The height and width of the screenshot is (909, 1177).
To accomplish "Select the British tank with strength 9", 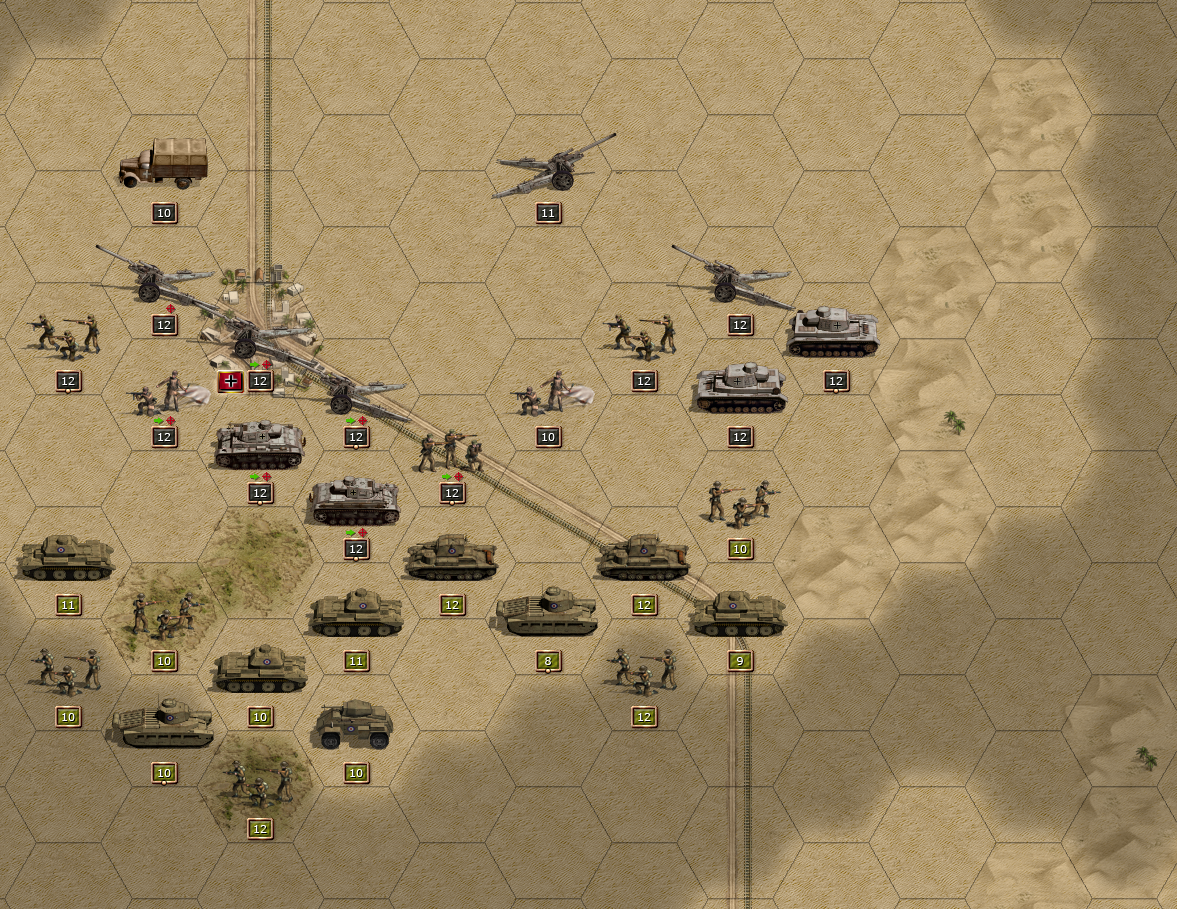I will coord(739,613).
